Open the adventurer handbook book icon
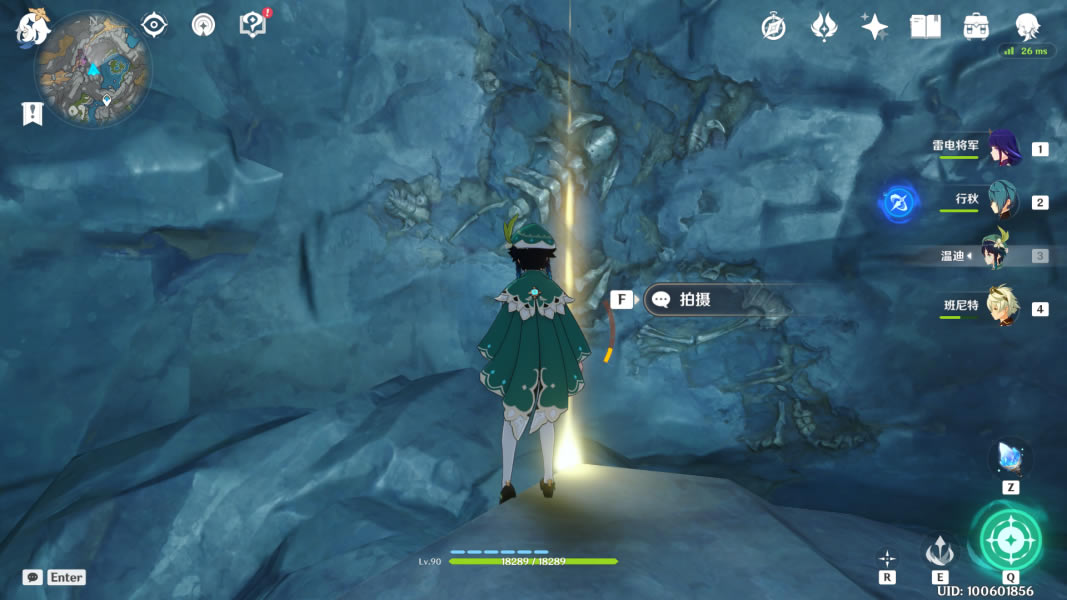Screen dimensions: 1067x600 tap(925, 27)
